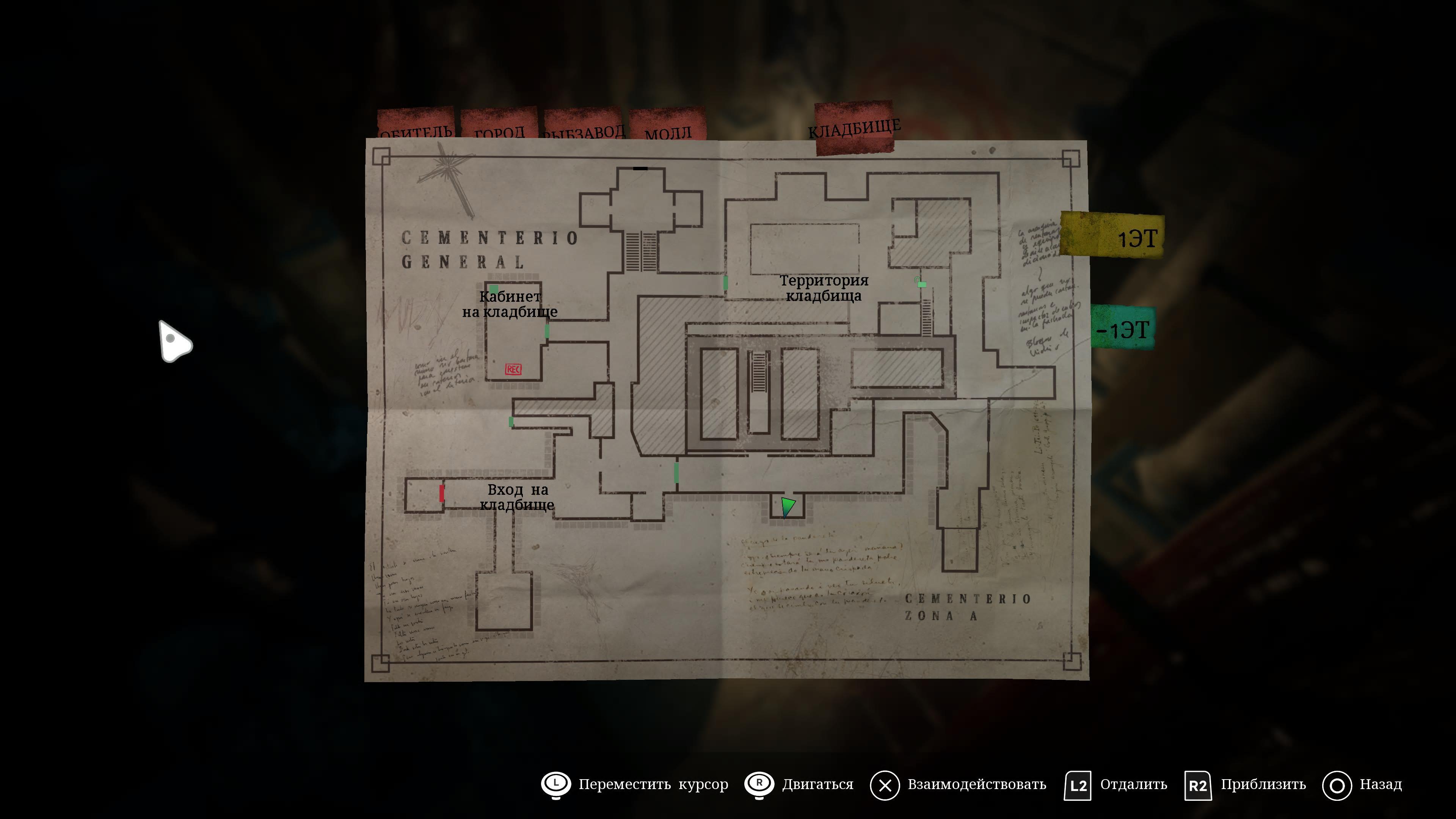Choose the Вход на кладбище area label
Image resolution: width=1456 pixels, height=819 pixels.
(x=517, y=497)
